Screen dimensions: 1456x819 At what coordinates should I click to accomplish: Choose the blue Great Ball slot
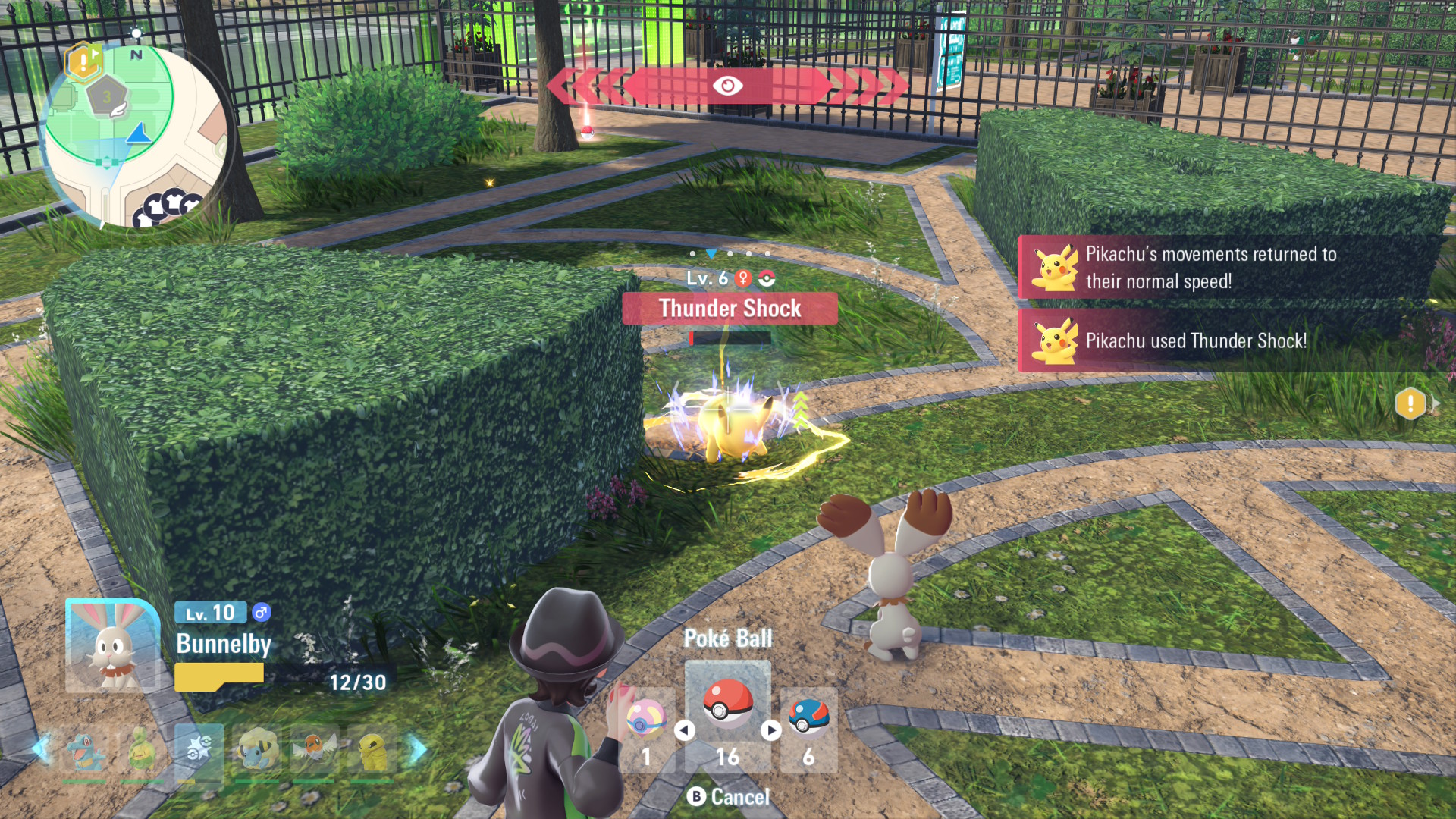[x=808, y=718]
